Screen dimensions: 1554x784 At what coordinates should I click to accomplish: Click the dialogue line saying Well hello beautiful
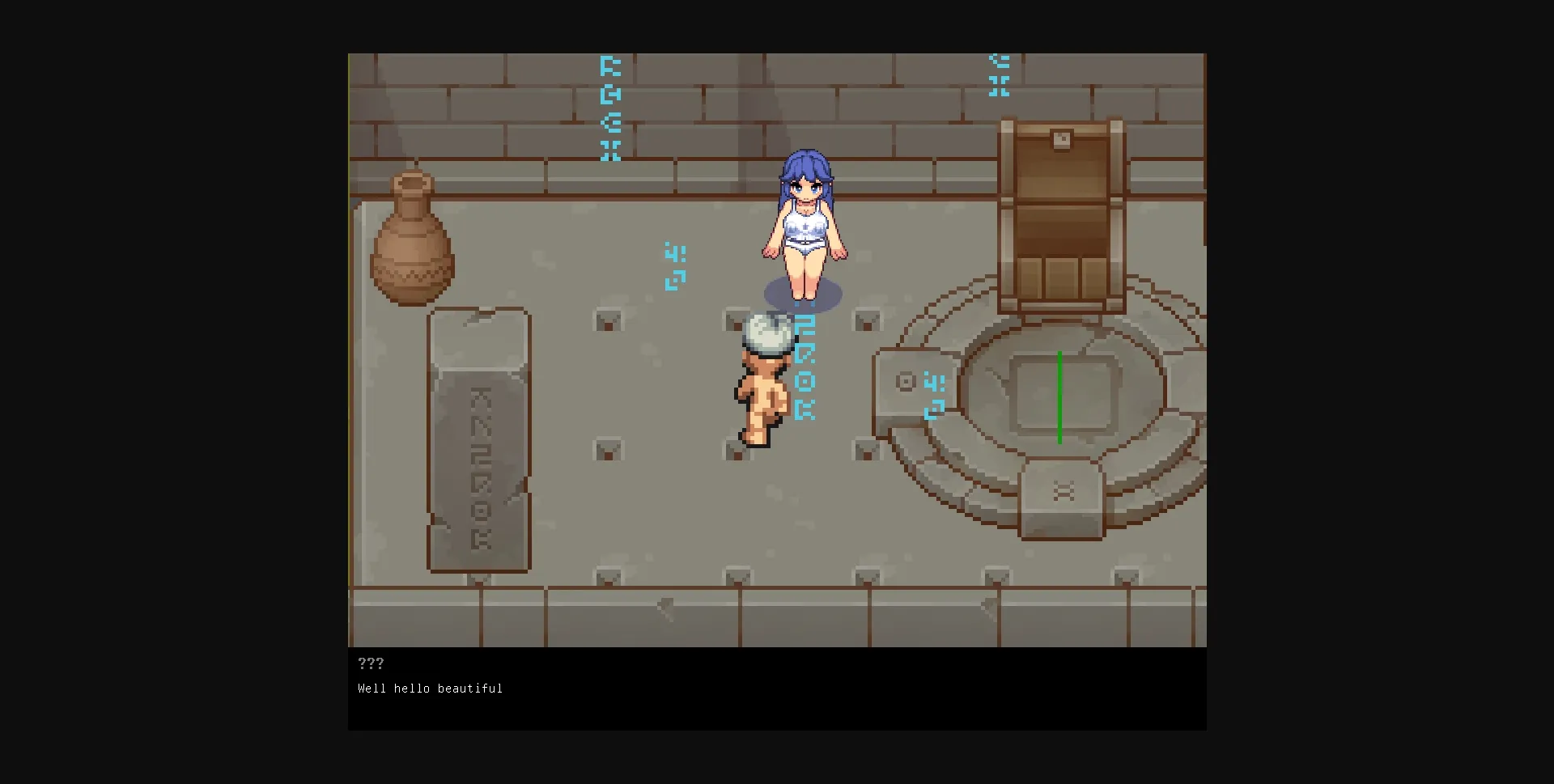pos(429,689)
